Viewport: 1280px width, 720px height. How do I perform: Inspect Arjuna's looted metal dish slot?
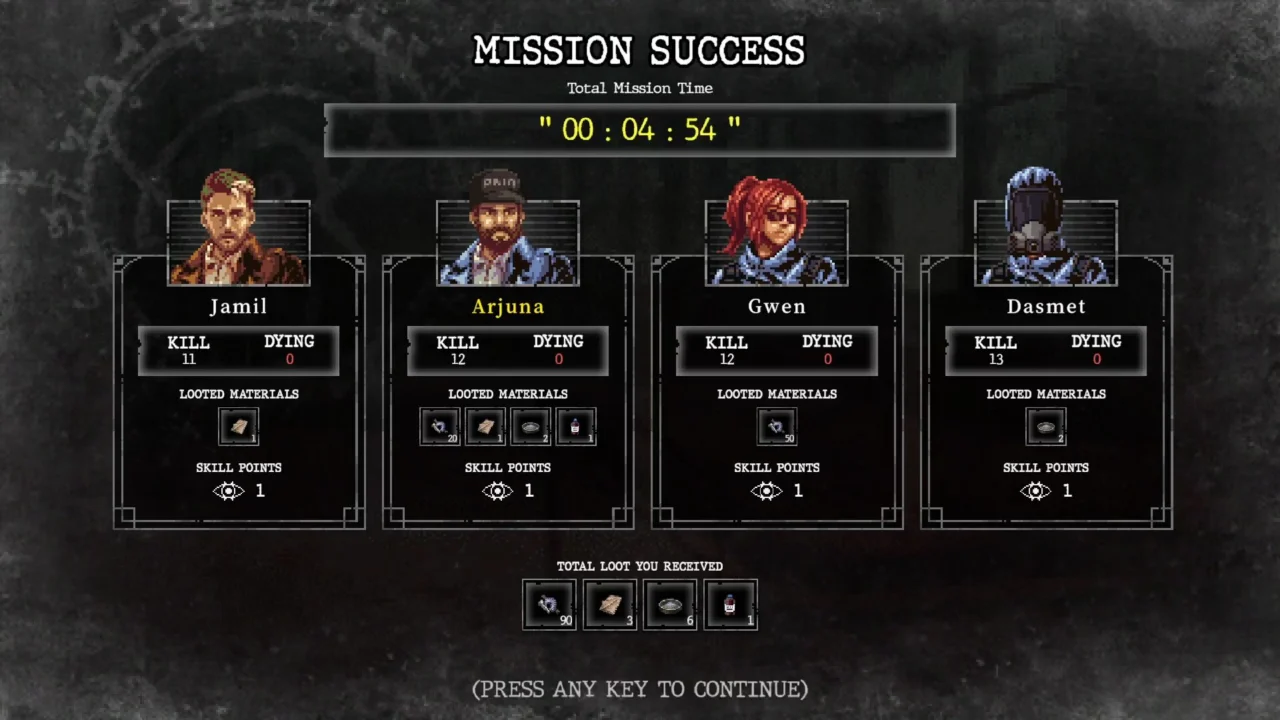pos(531,427)
